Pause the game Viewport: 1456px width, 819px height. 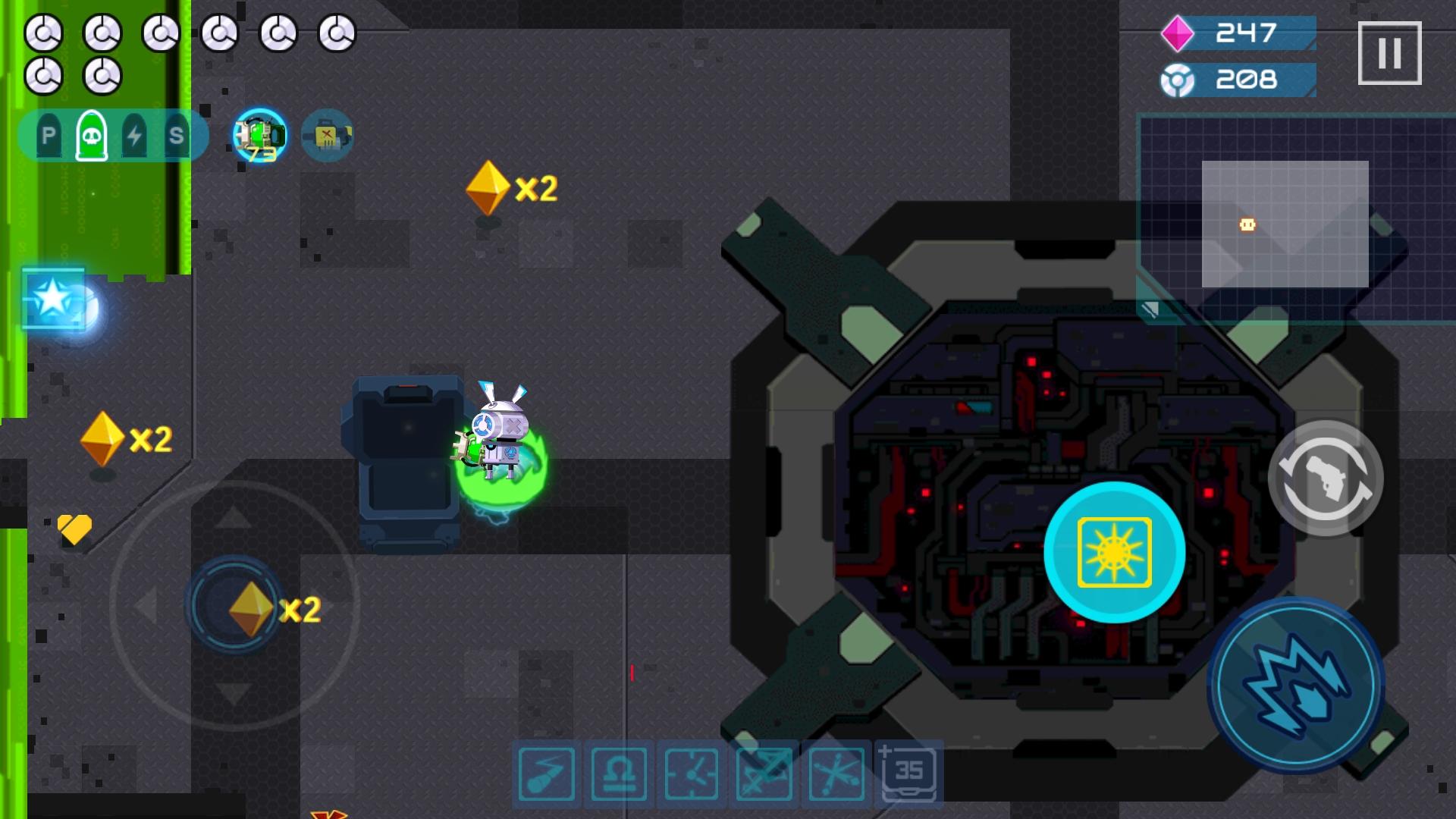tap(1391, 51)
